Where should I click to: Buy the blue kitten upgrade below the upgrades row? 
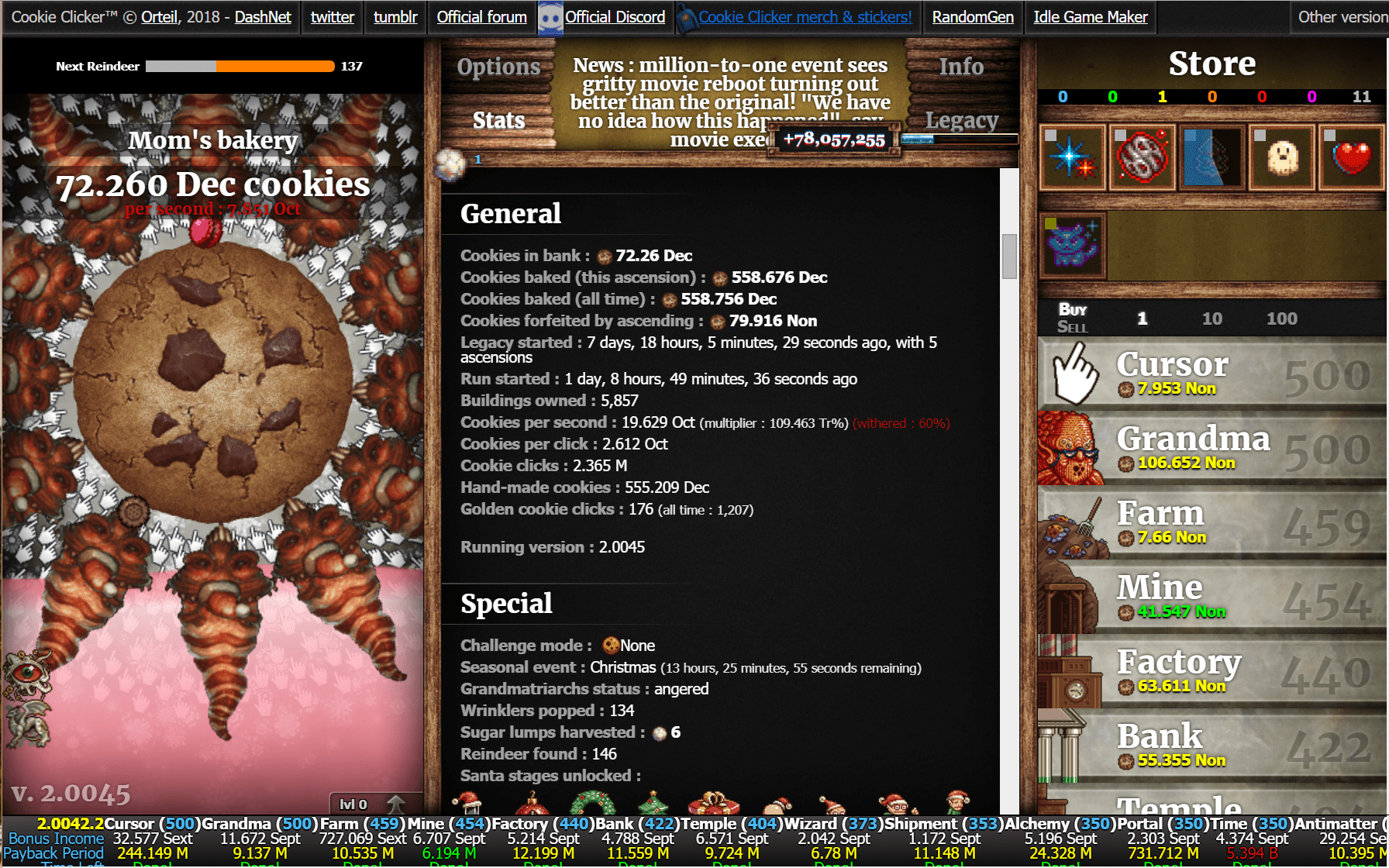pos(1073,245)
